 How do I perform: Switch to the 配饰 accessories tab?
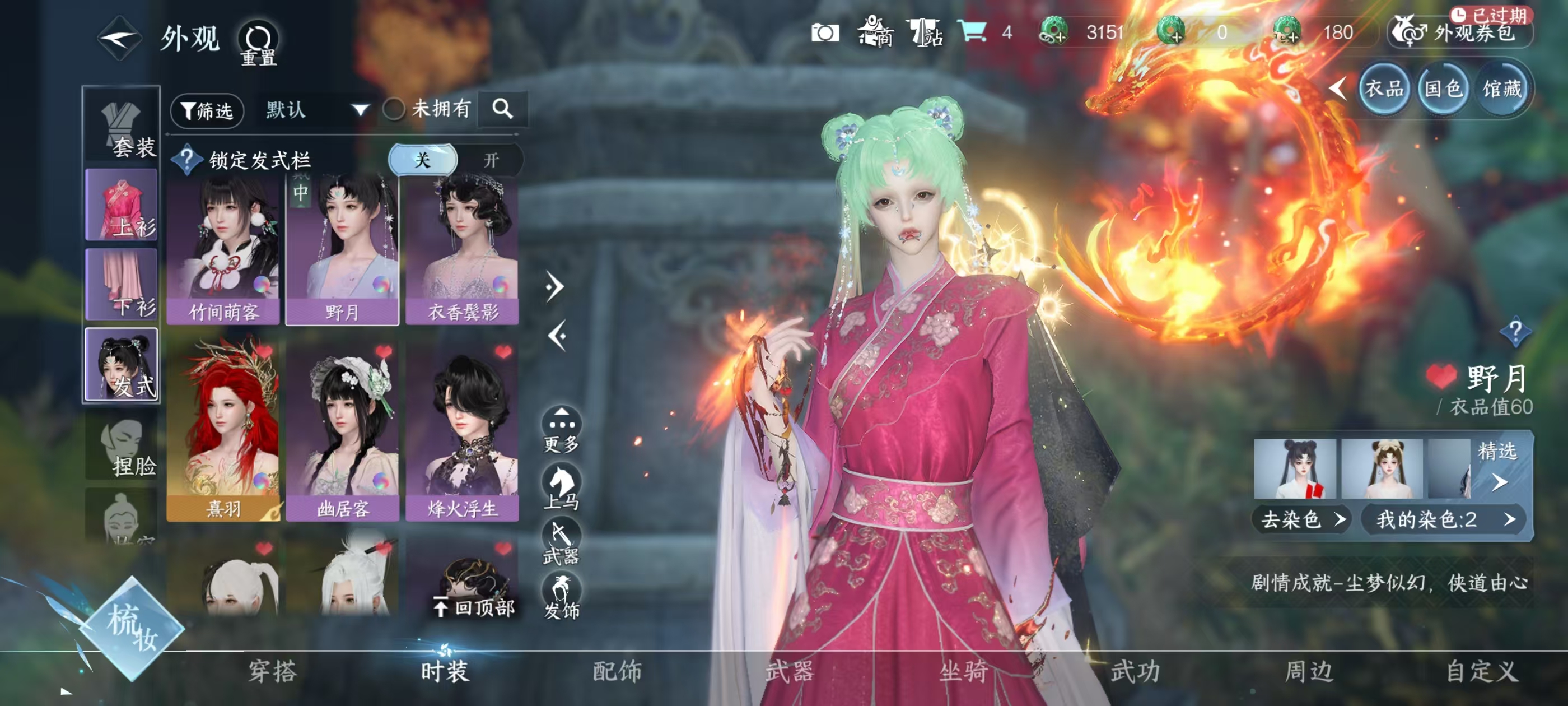(617, 671)
